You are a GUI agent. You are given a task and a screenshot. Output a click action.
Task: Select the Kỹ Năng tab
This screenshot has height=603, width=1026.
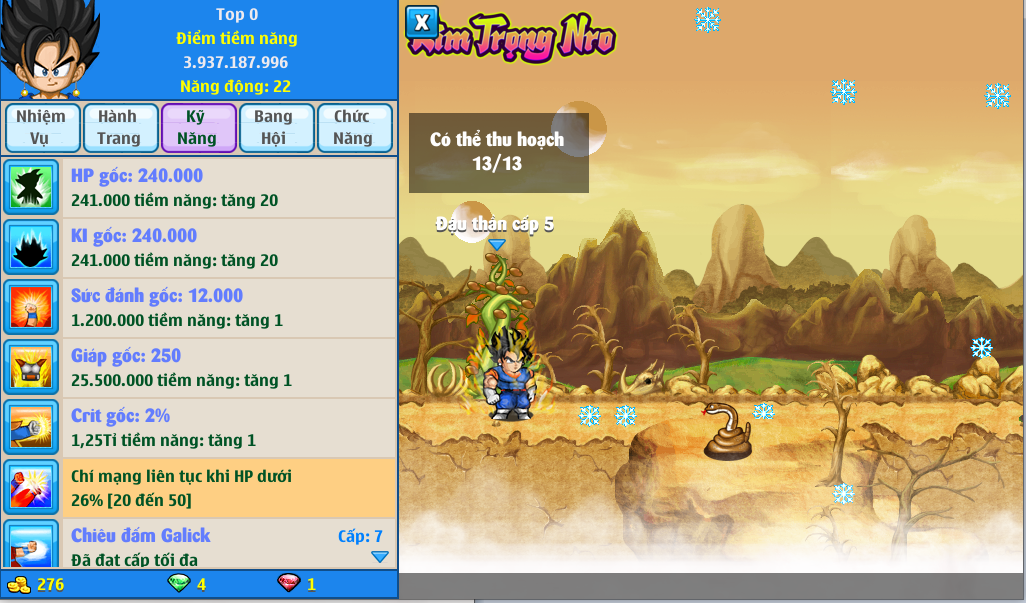click(x=198, y=128)
